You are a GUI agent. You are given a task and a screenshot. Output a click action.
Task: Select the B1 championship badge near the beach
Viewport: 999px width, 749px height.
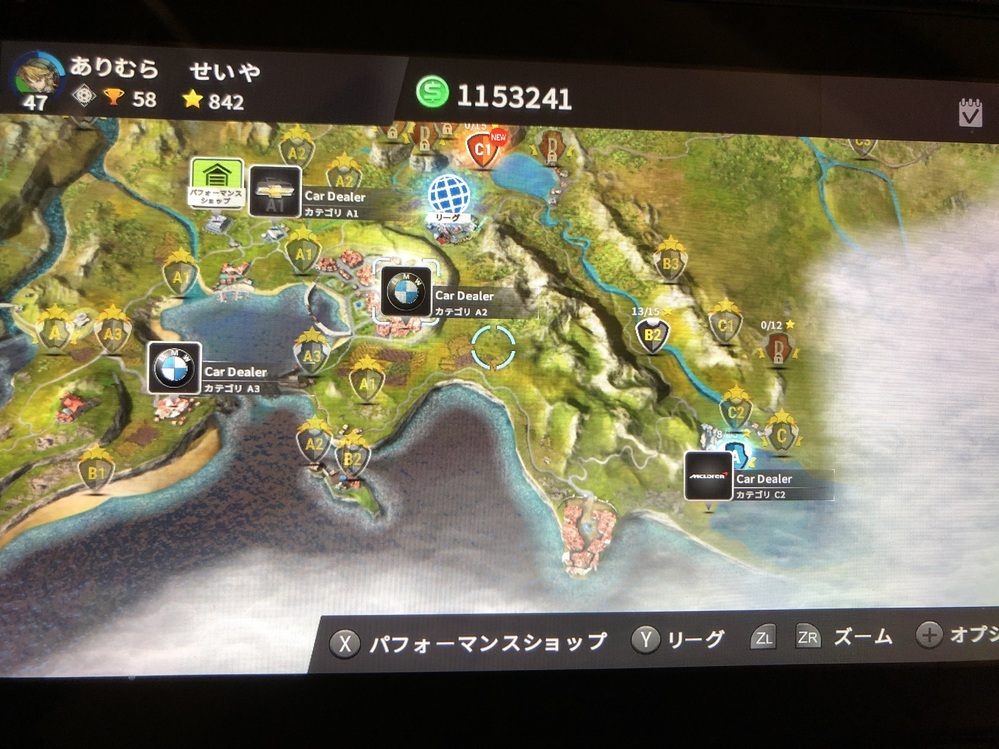click(x=97, y=470)
